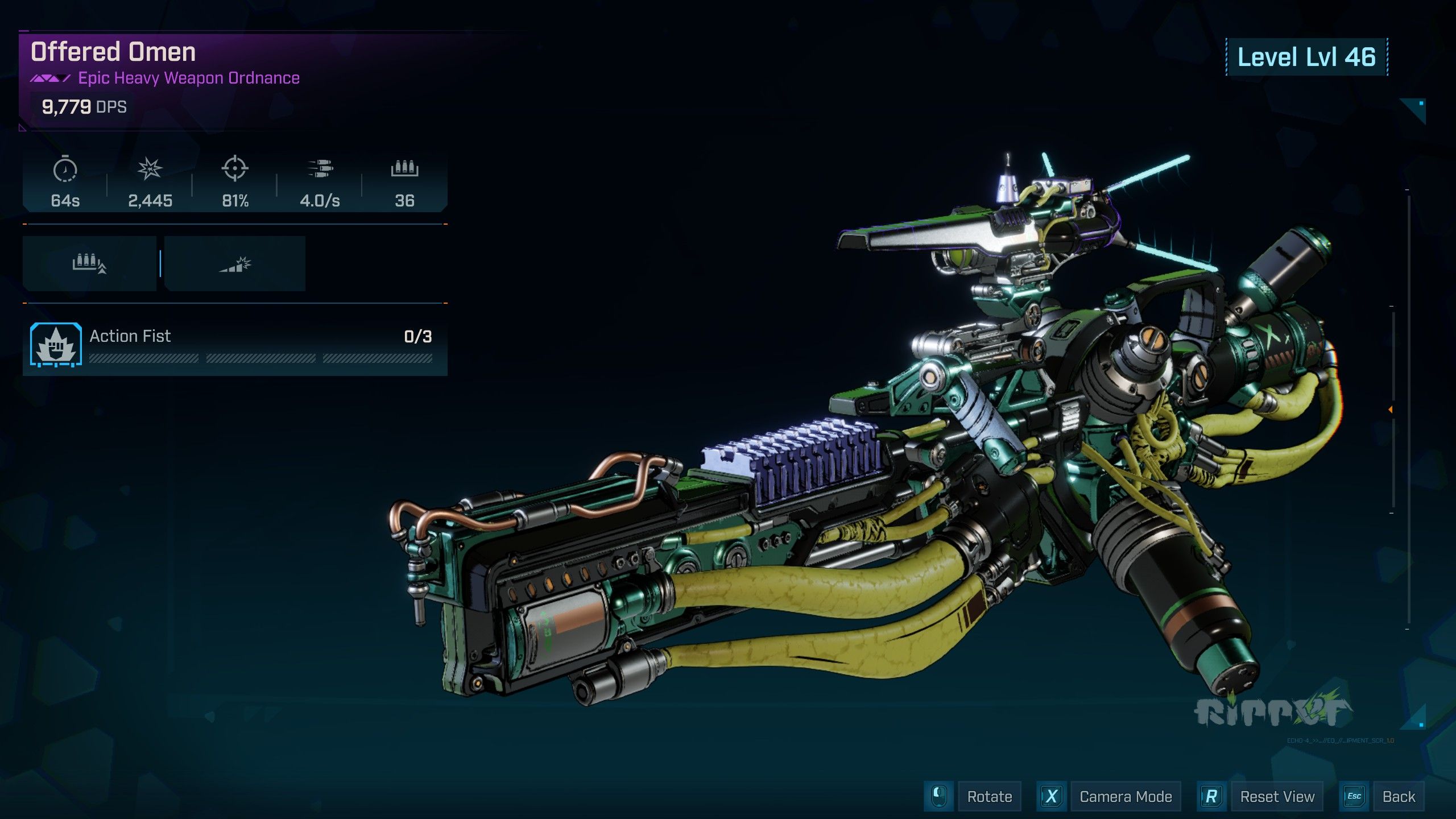The width and height of the screenshot is (1456, 819).
Task: Inspect the accuracy crosshair stat
Action: pos(234,169)
